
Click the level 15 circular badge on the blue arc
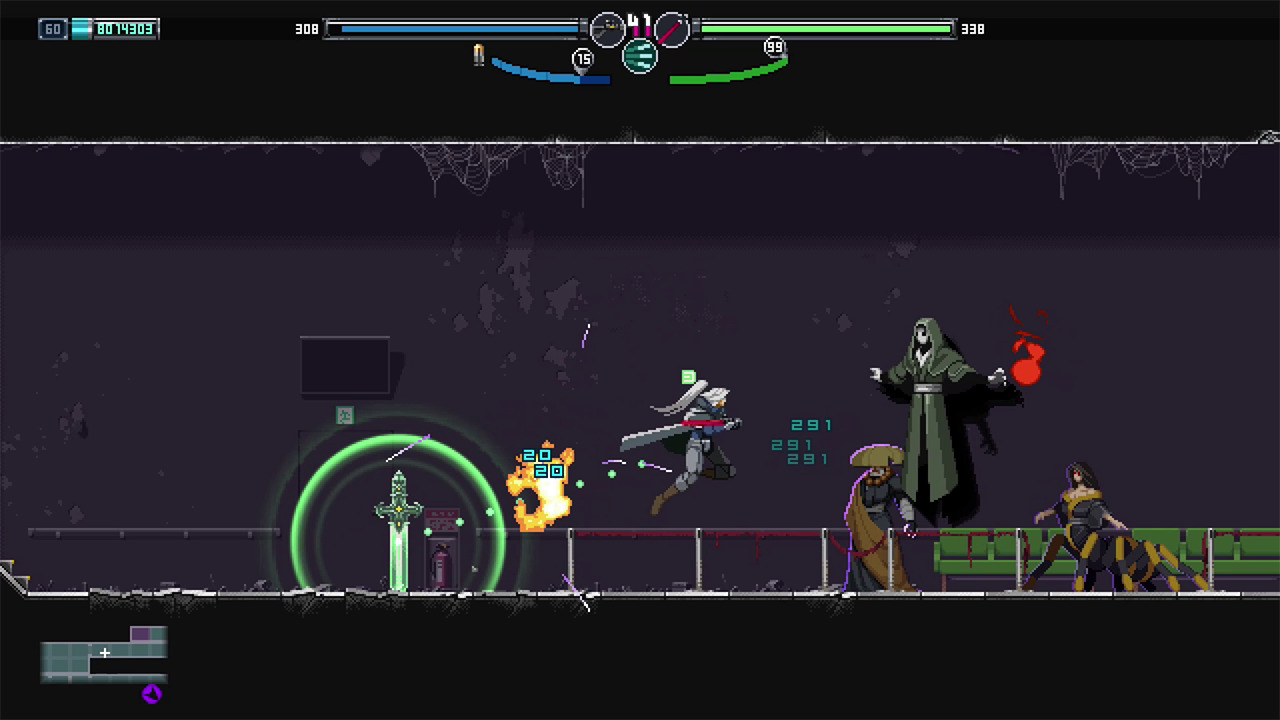[x=583, y=58]
